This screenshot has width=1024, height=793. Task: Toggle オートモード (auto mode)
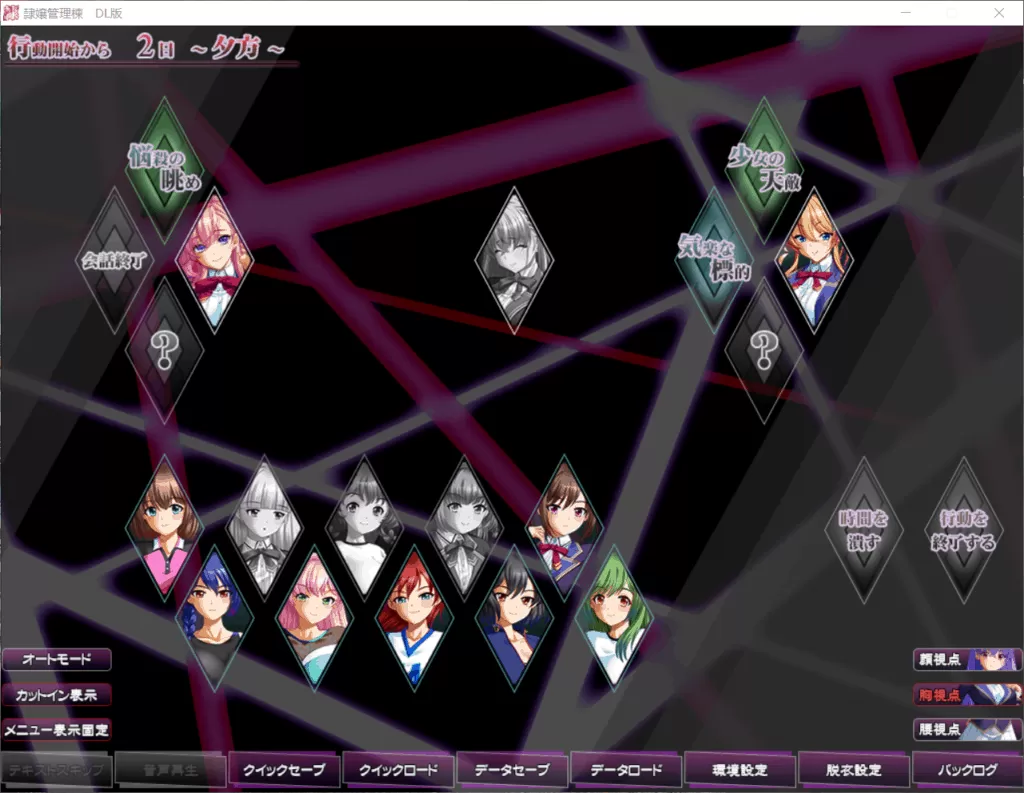click(x=56, y=660)
